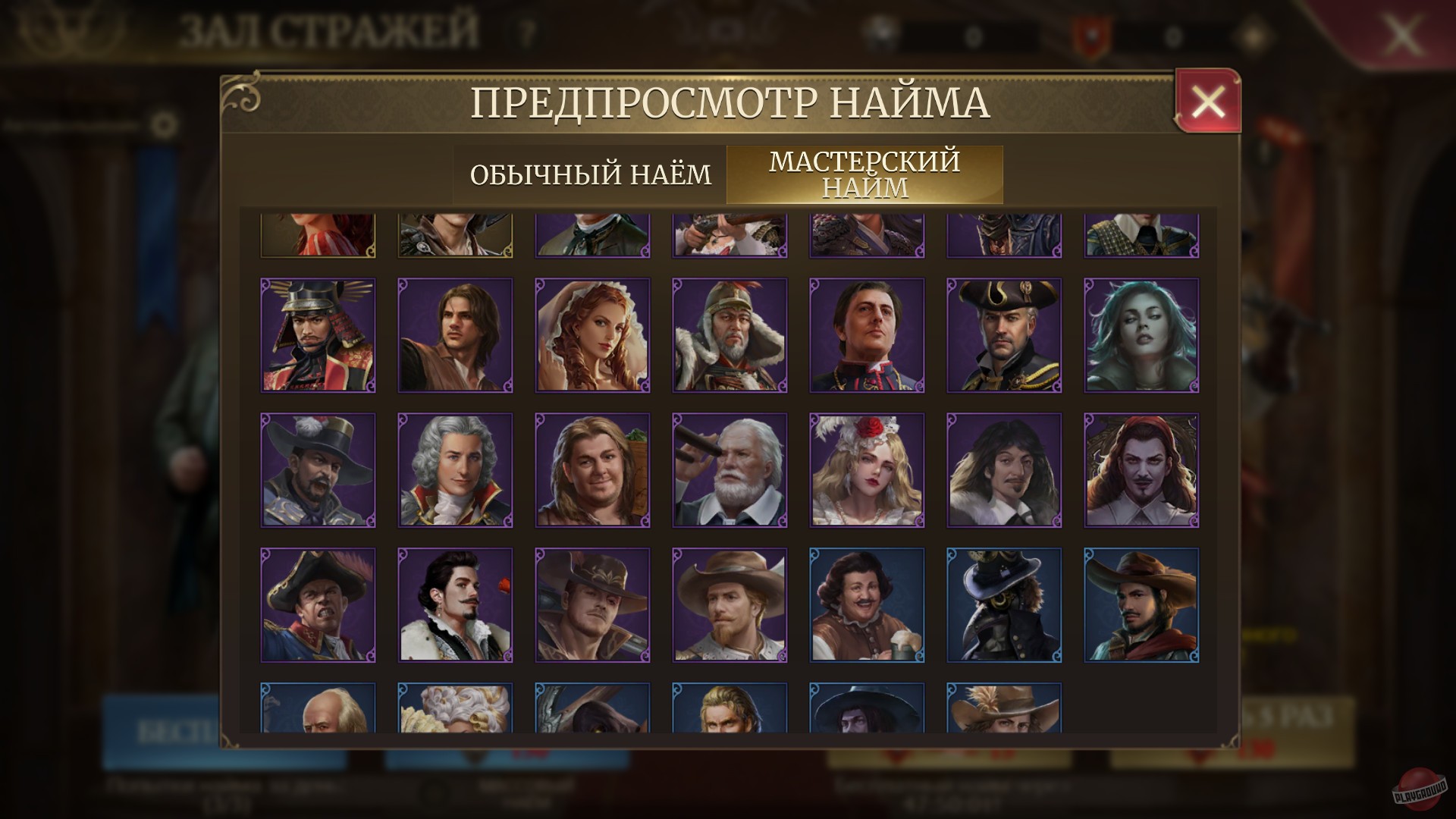Select the cardinal in red robes portrait

pyautogui.click(x=867, y=336)
